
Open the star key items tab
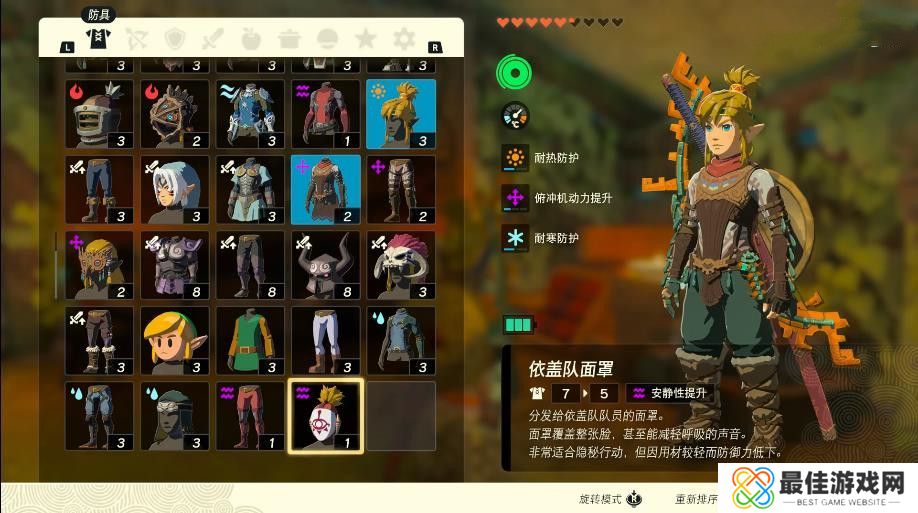366,39
